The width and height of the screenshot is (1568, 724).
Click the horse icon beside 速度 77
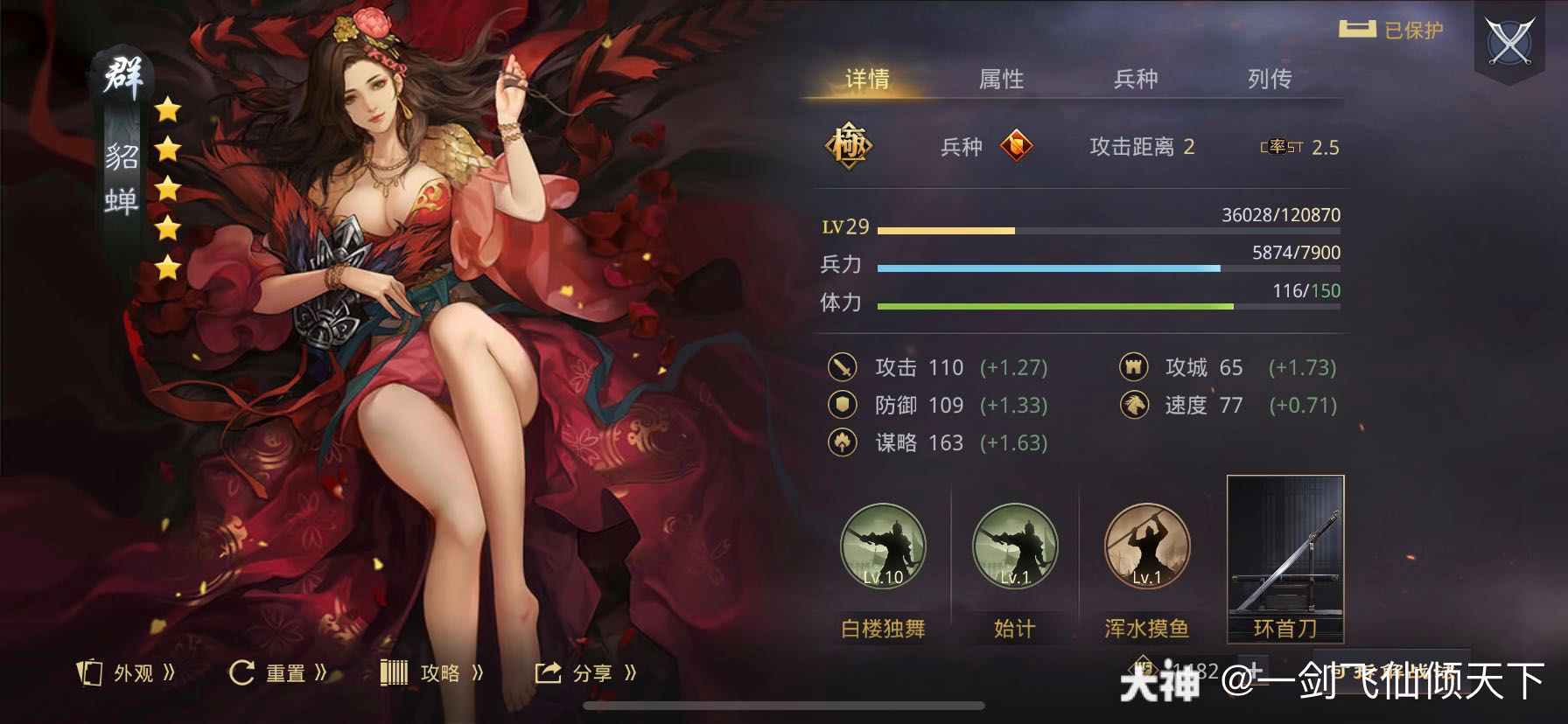[1136, 406]
